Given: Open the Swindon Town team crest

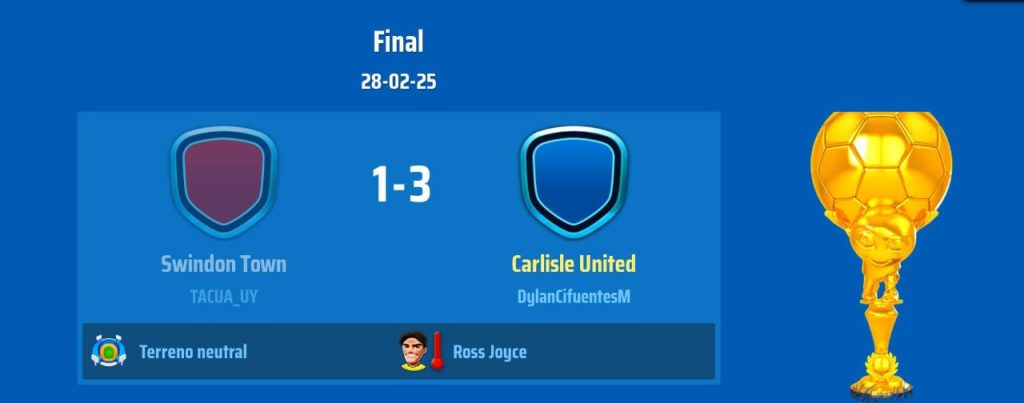Looking at the screenshot, I should click(x=224, y=181).
